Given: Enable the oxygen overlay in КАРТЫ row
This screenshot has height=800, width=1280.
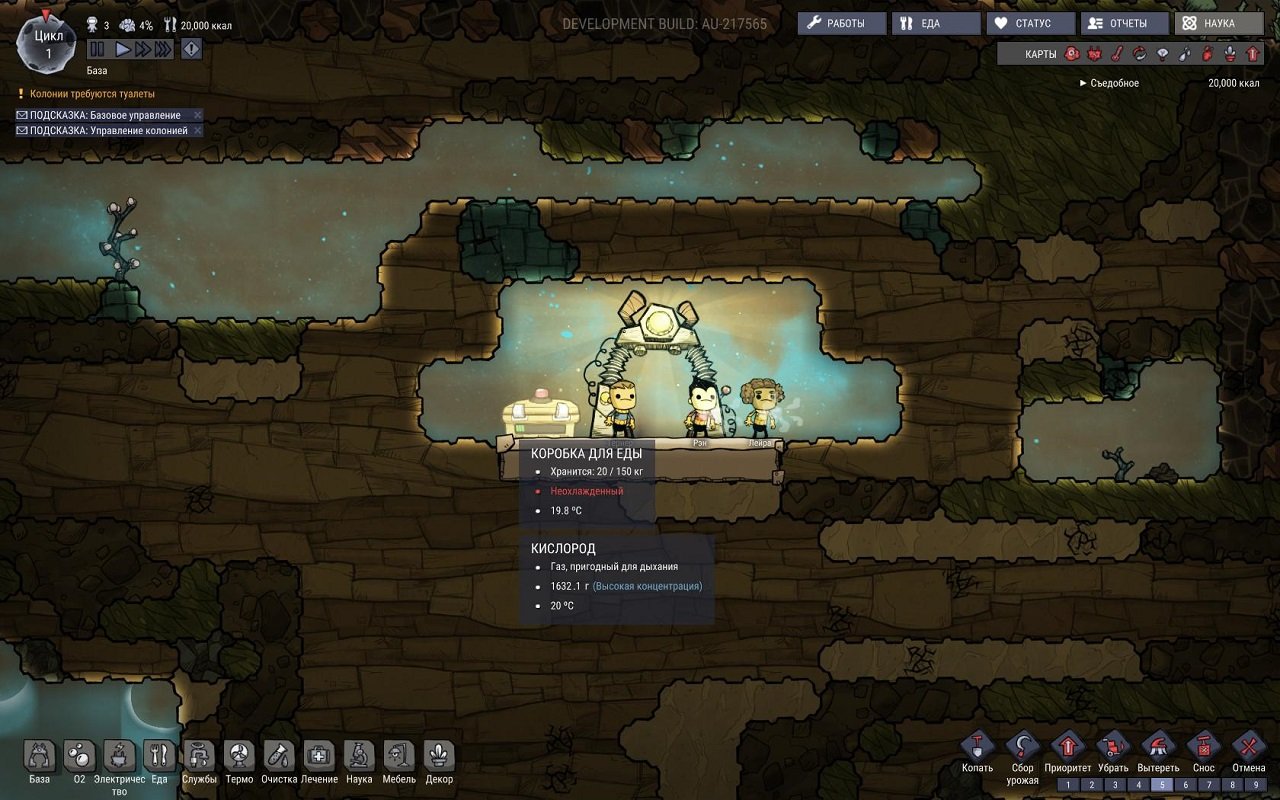Looking at the screenshot, I should click(1071, 55).
